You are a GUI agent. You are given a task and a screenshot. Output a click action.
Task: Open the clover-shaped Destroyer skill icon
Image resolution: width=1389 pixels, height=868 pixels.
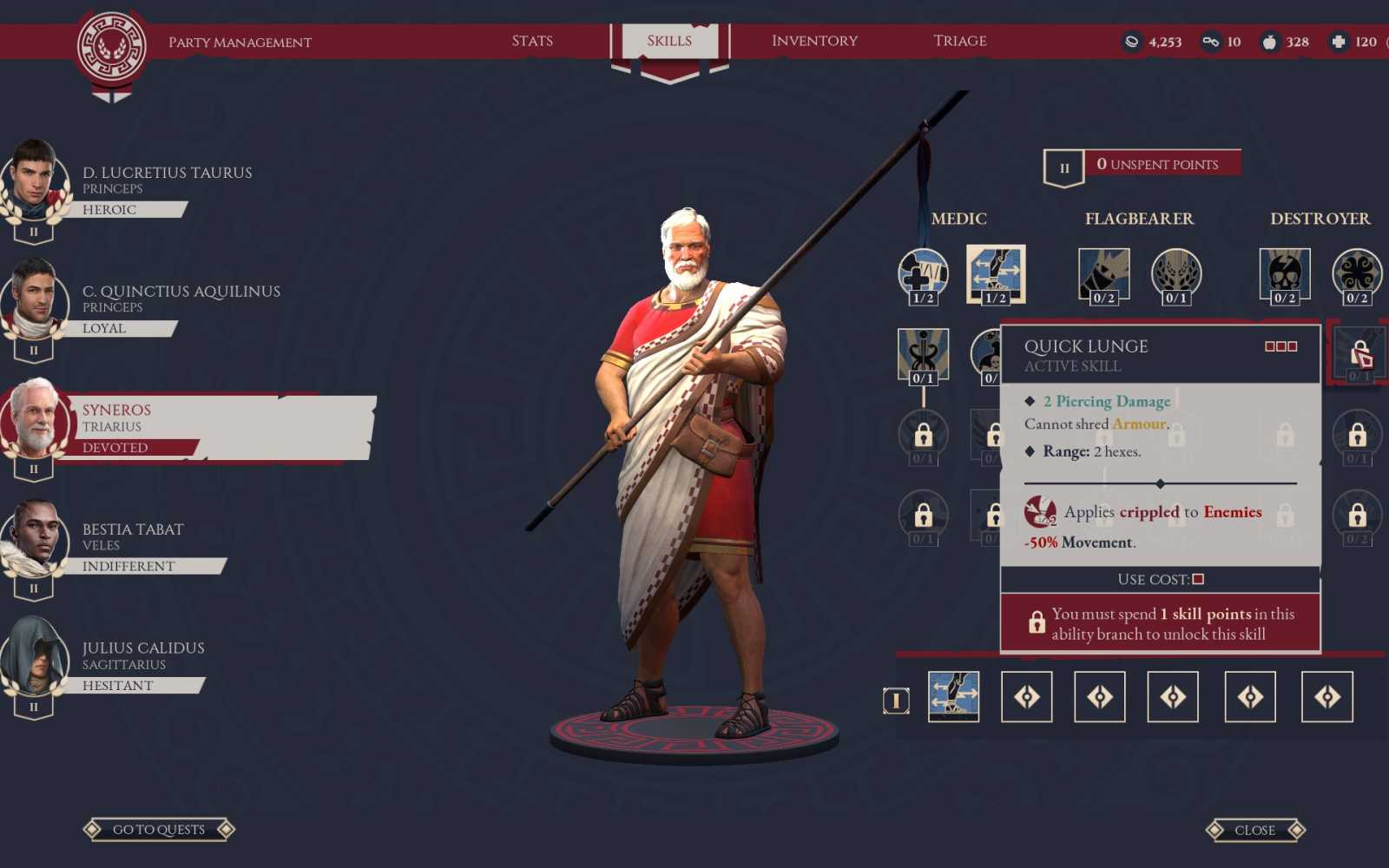1355,275
